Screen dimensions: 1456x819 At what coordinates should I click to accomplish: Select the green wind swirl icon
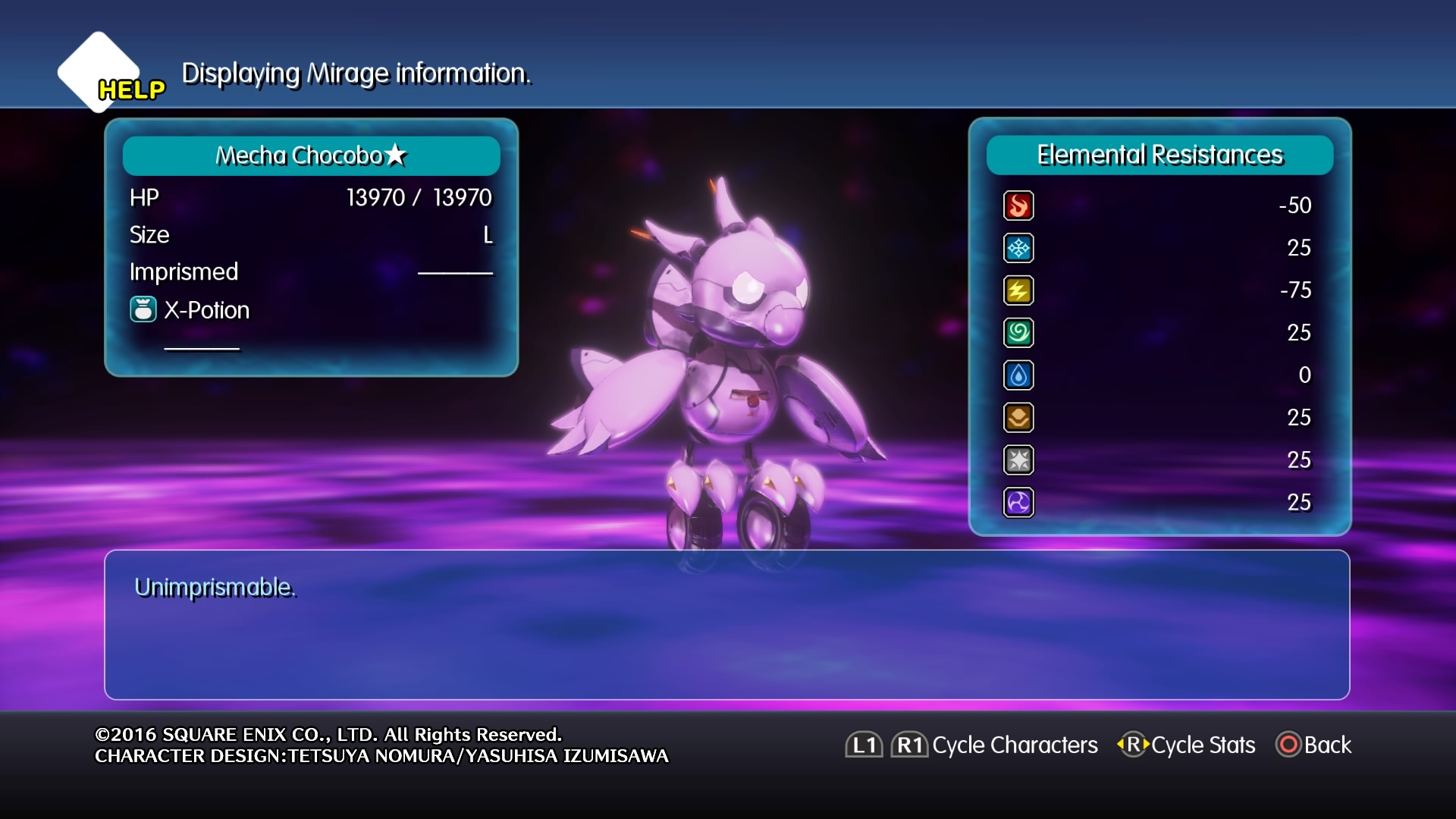pos(1018,333)
